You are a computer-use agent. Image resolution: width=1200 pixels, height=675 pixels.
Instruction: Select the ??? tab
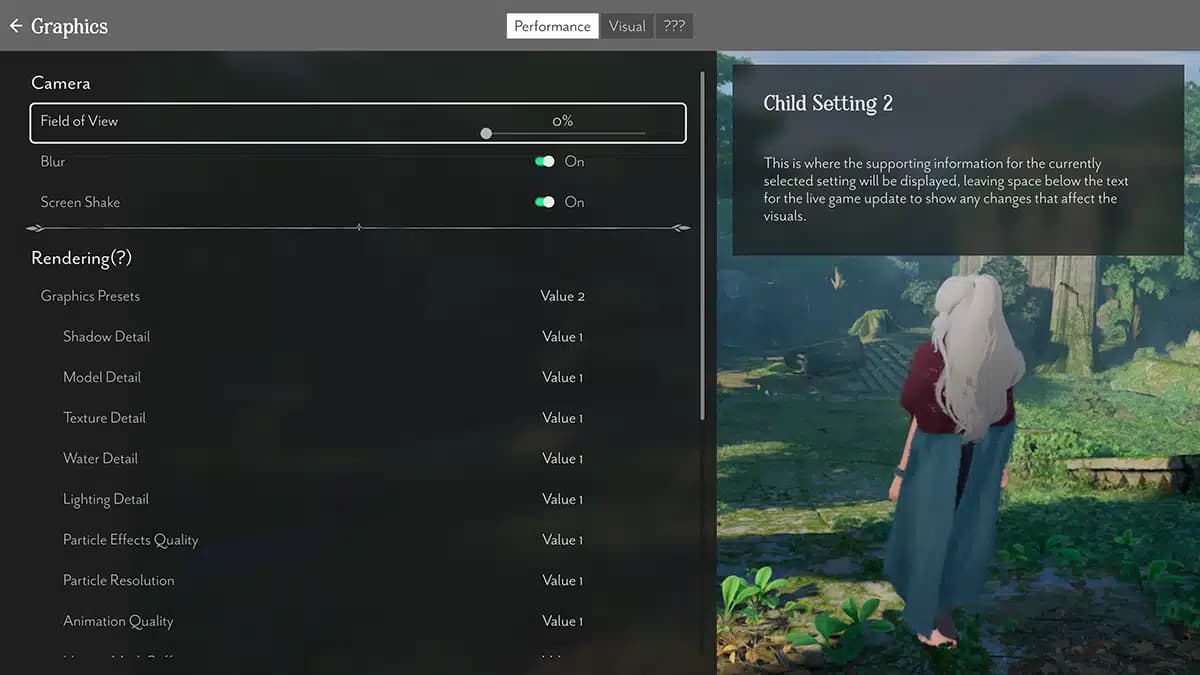coord(674,26)
